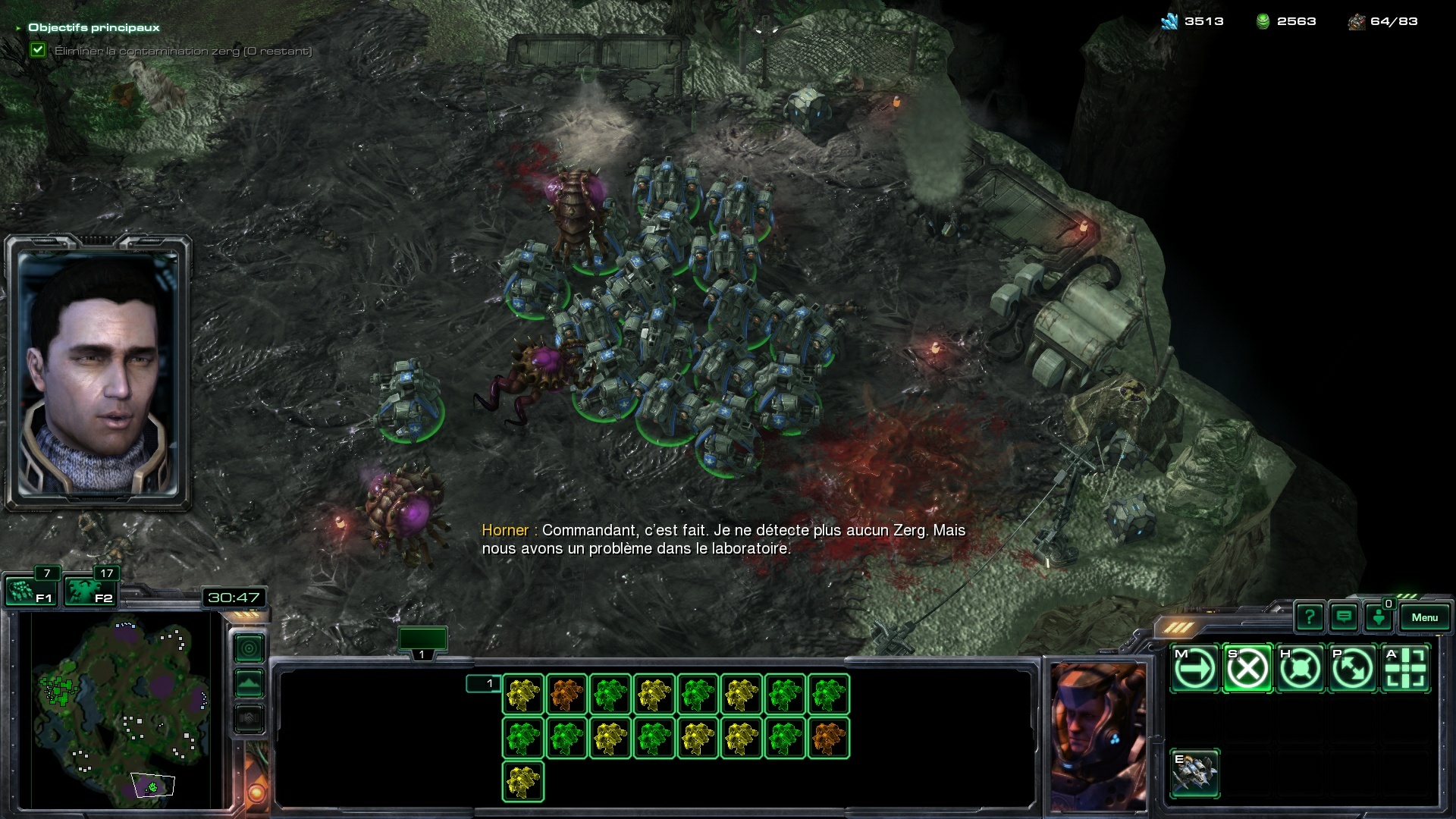
Task: Activate the minimap ping button
Action: click(x=249, y=648)
